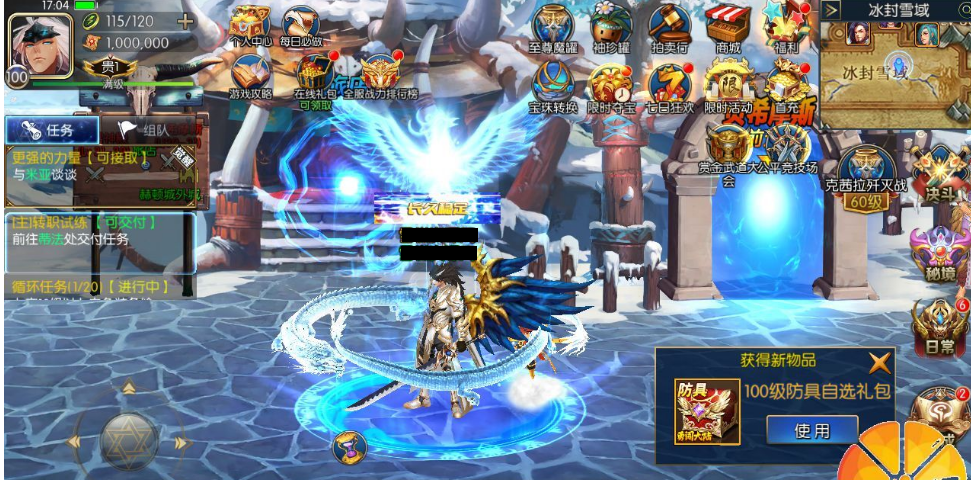Image resolution: width=971 pixels, height=480 pixels.
Task: Open the 福利 welfare icon
Action: (786, 24)
